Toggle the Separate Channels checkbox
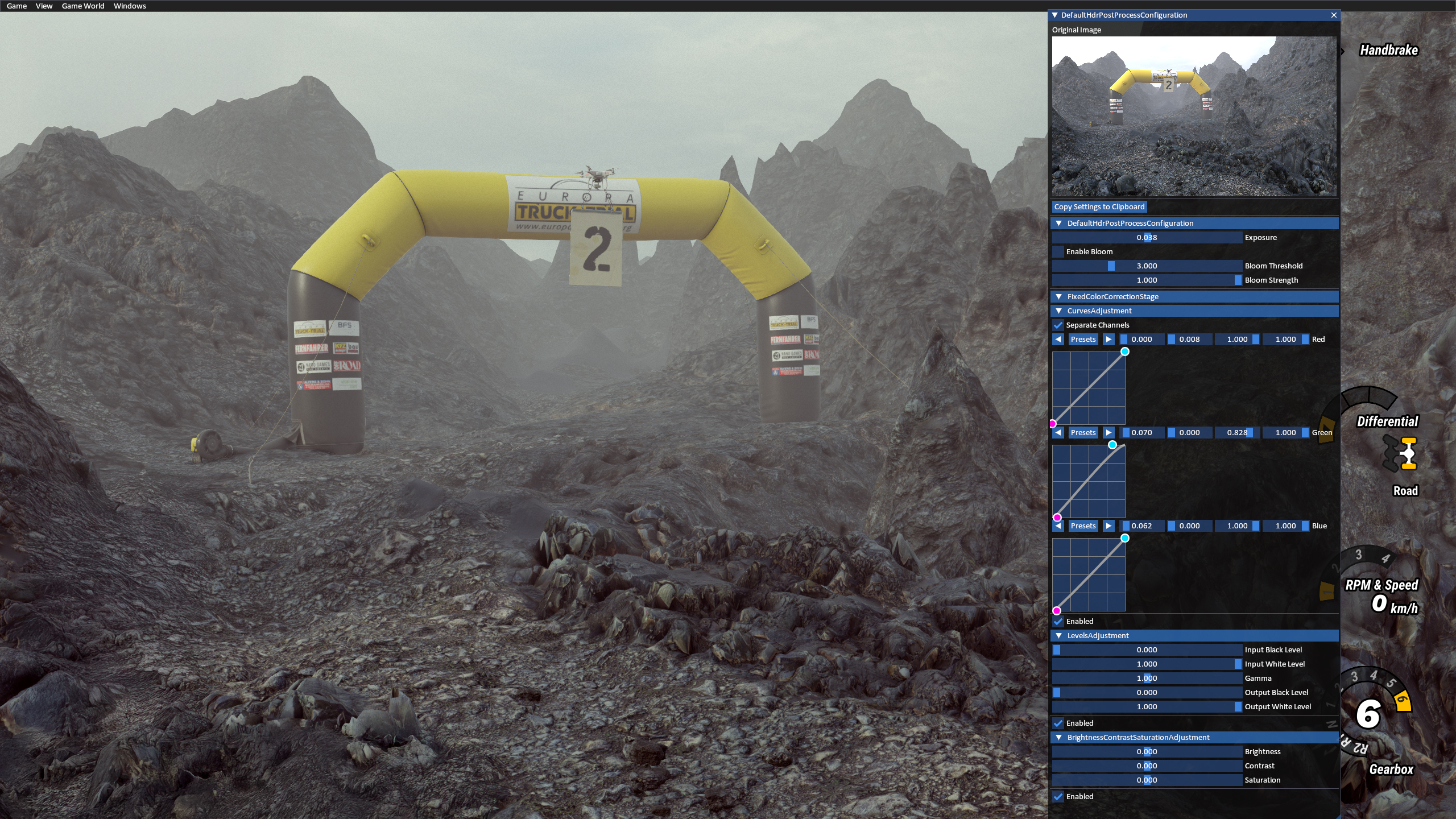 click(1059, 325)
